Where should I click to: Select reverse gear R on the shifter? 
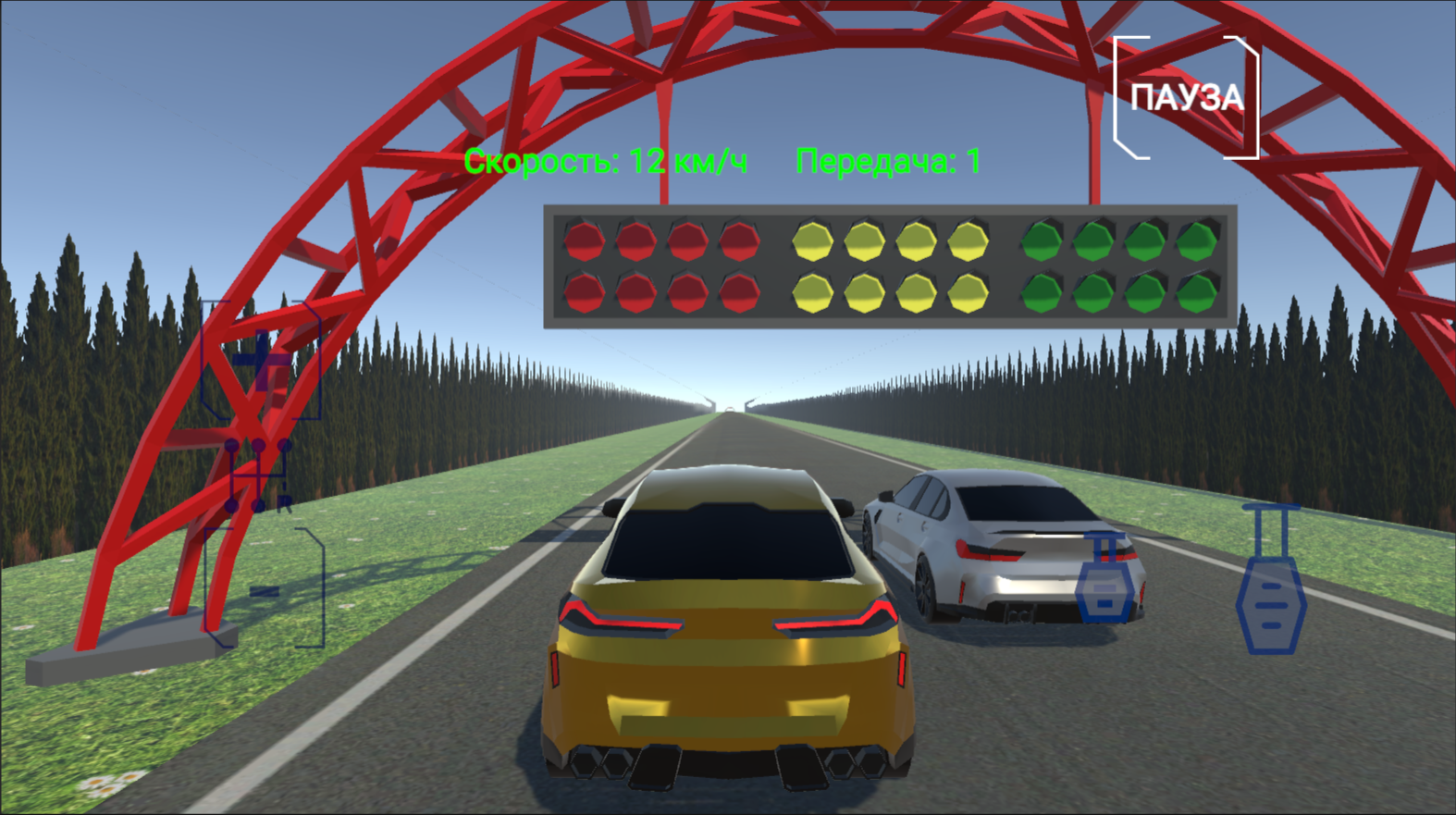[283, 502]
